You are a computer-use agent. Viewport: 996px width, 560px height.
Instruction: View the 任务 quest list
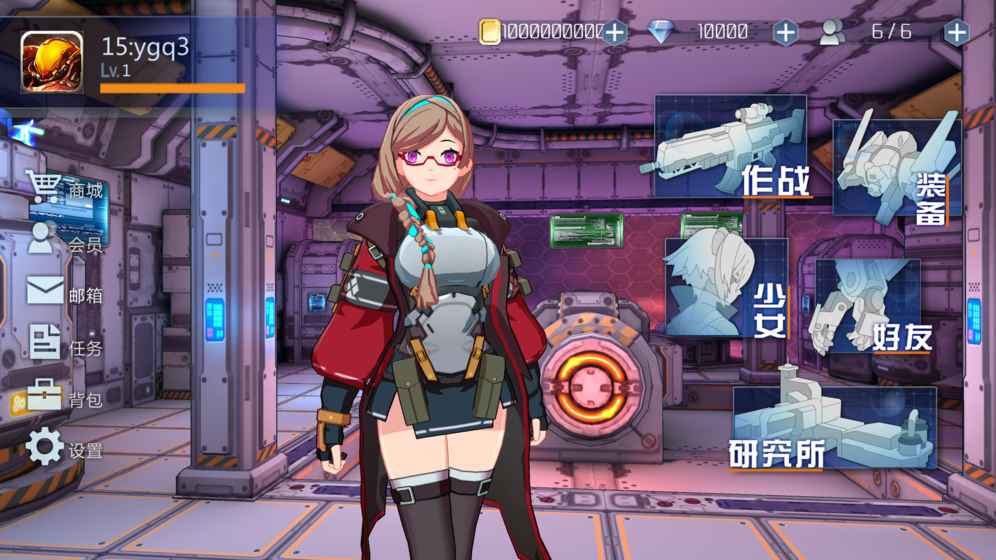click(64, 346)
